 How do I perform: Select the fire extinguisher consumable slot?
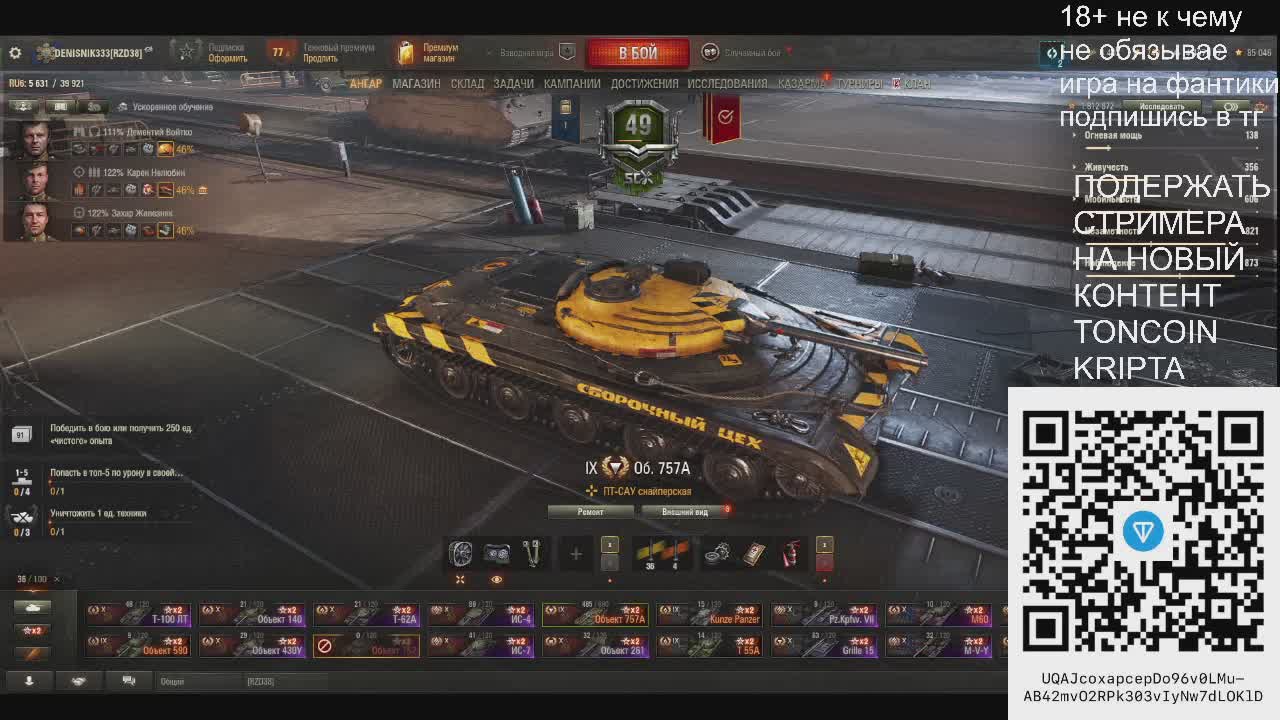[x=790, y=553]
